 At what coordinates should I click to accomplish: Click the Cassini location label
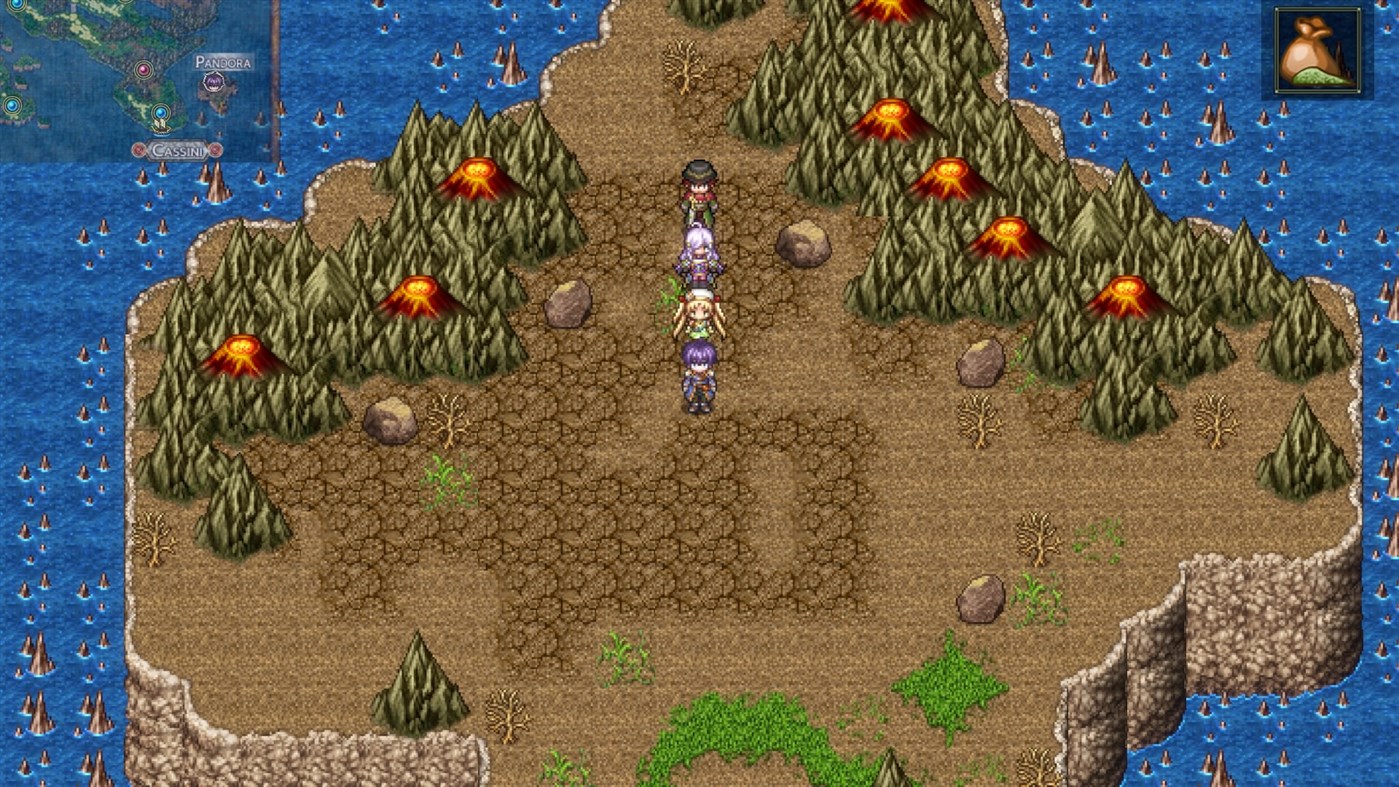[178, 151]
